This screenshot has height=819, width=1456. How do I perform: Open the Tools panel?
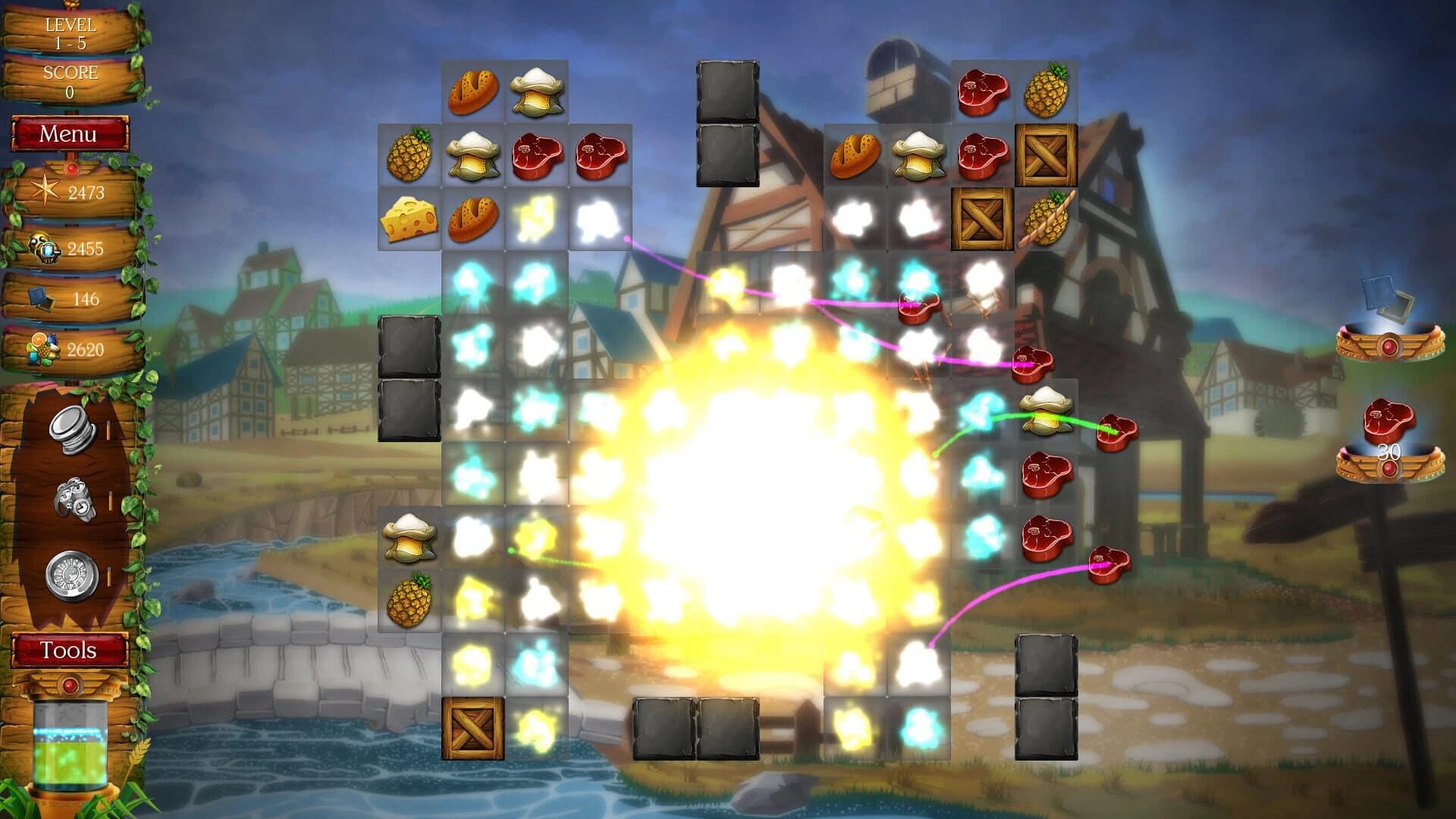(x=68, y=649)
